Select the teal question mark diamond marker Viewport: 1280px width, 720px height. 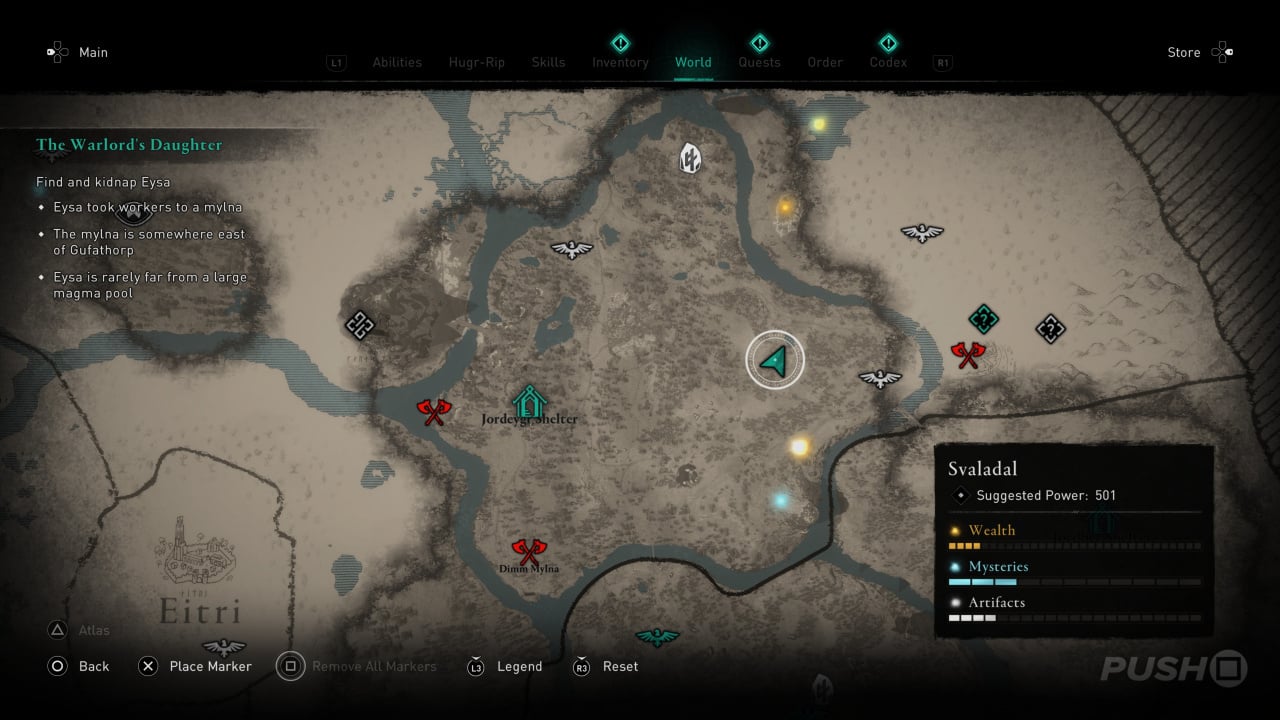tap(984, 319)
